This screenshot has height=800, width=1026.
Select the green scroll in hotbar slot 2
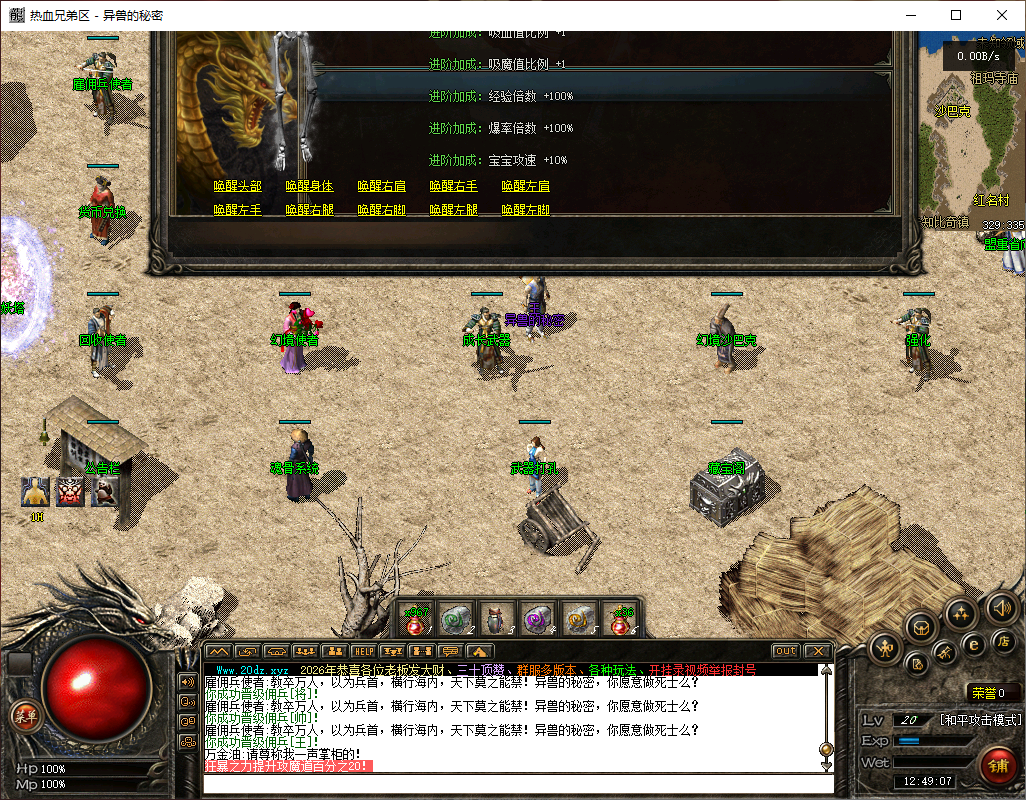coord(457,619)
